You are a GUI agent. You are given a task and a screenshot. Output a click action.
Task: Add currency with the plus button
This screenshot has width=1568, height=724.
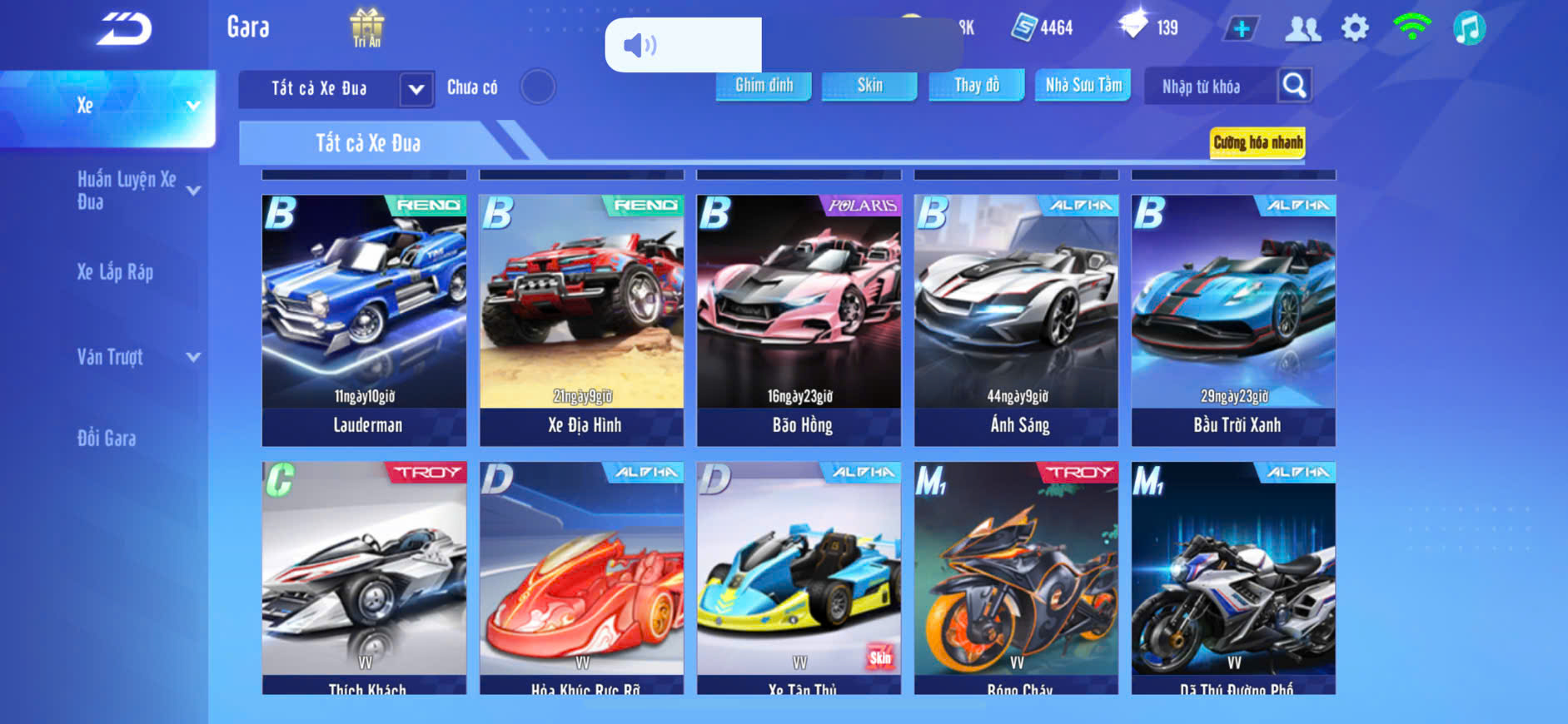click(x=1241, y=29)
